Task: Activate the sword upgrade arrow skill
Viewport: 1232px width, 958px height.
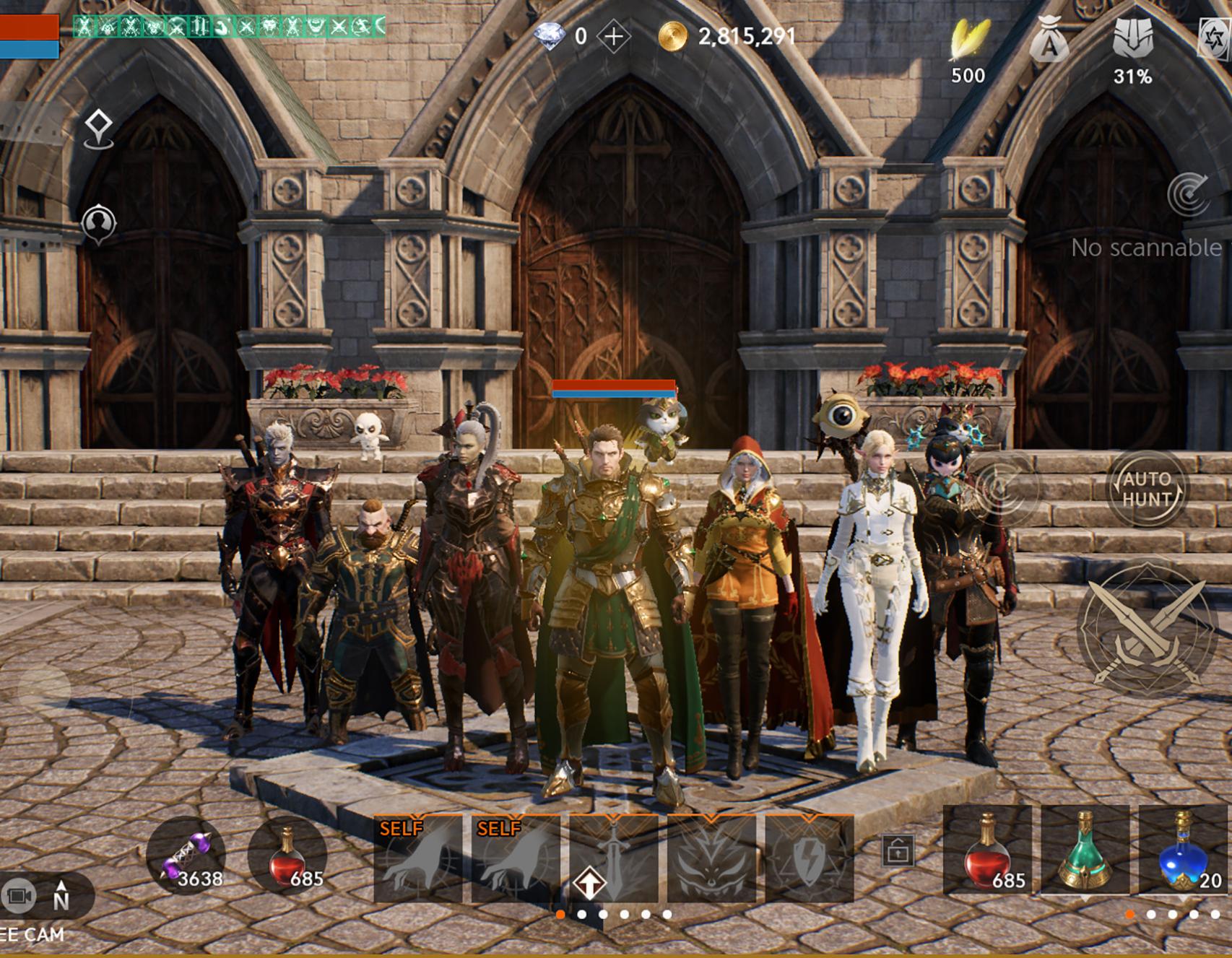Action: 613,859
